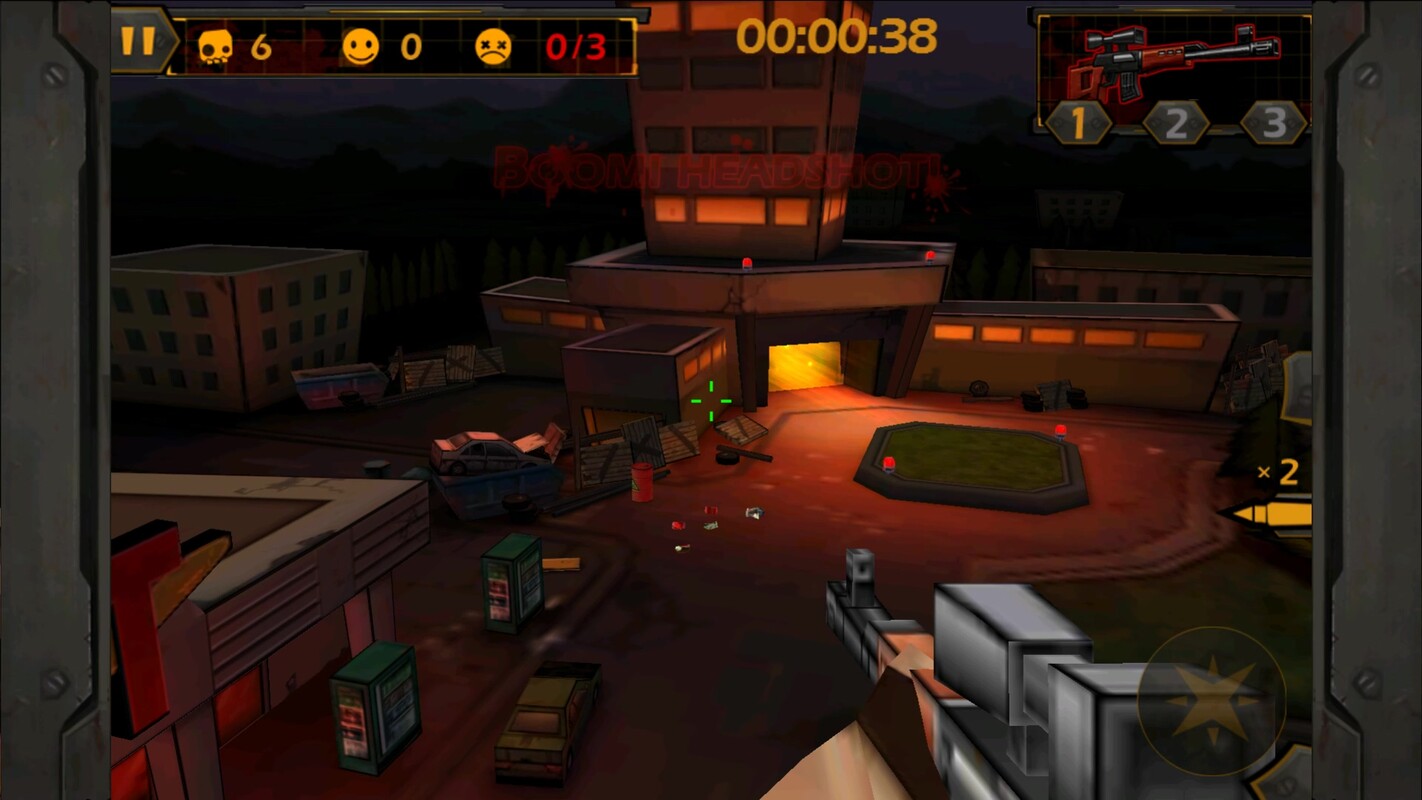Click the smiley face survivor icon
This screenshot has height=800, width=1422.
[x=360, y=45]
